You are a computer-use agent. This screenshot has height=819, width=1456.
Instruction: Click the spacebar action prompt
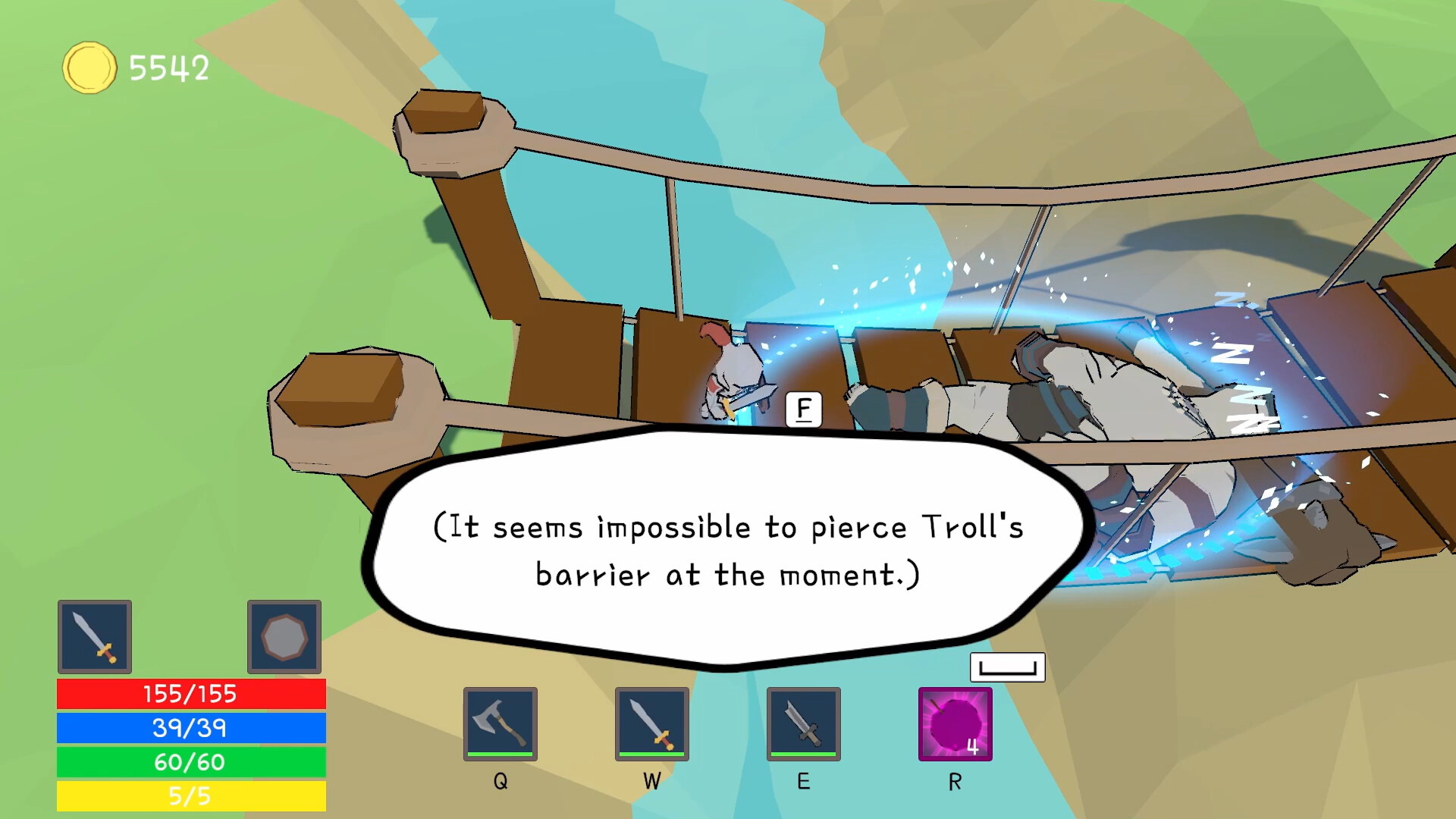pos(1008,667)
